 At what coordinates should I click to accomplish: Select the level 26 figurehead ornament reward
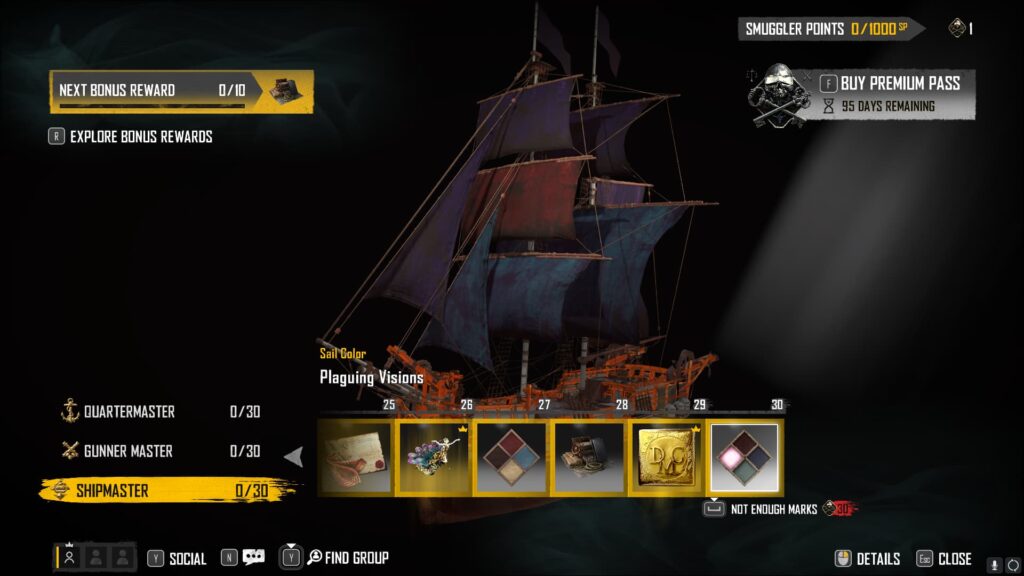click(434, 457)
